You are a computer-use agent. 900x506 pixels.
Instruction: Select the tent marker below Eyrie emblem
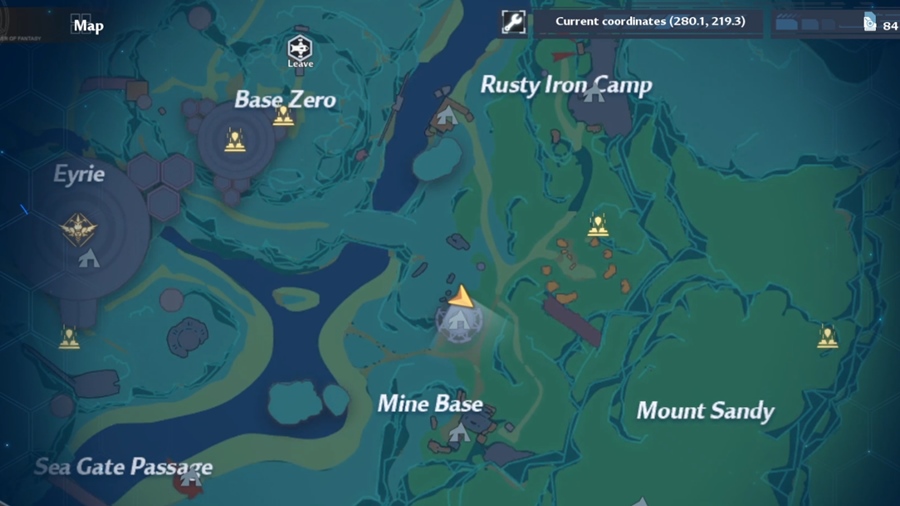[89, 259]
